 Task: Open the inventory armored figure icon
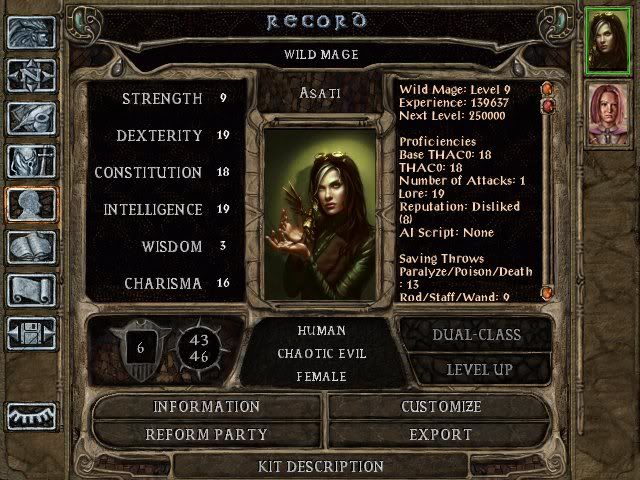31,161
